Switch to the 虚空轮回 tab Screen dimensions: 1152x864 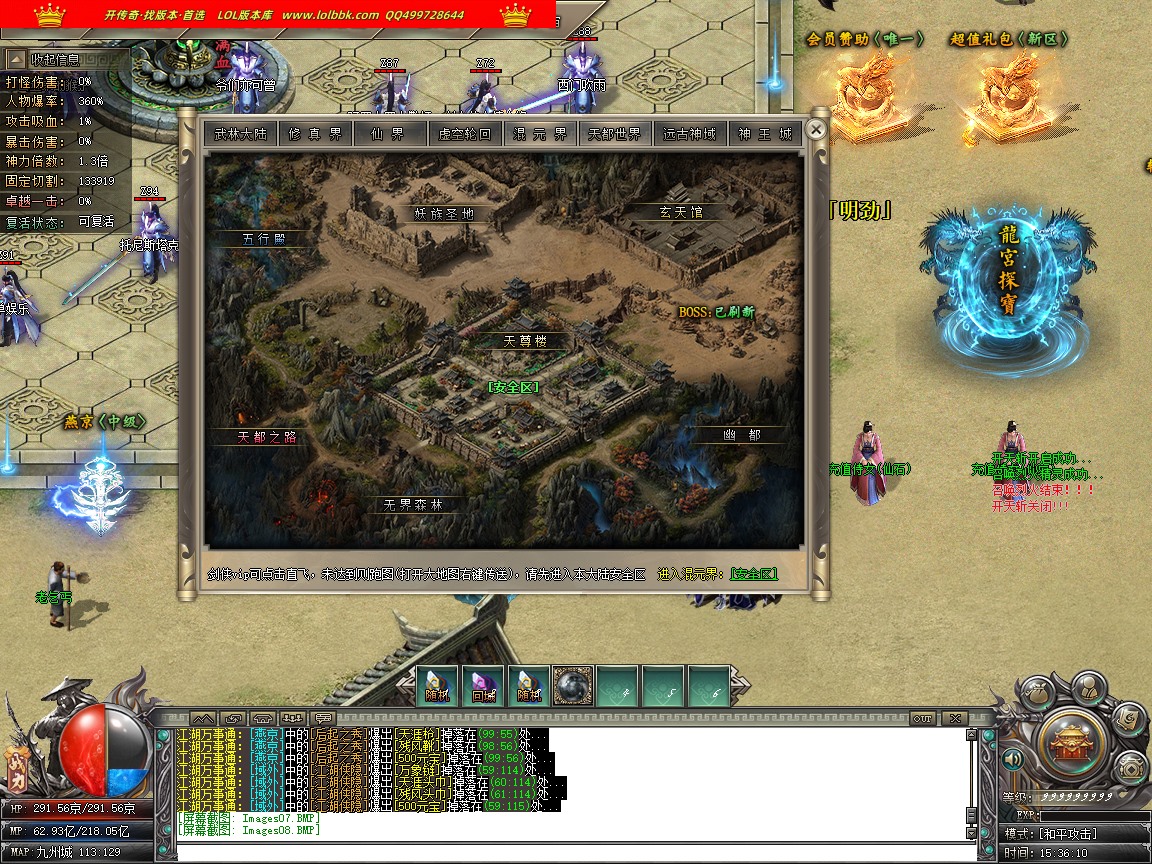click(465, 133)
